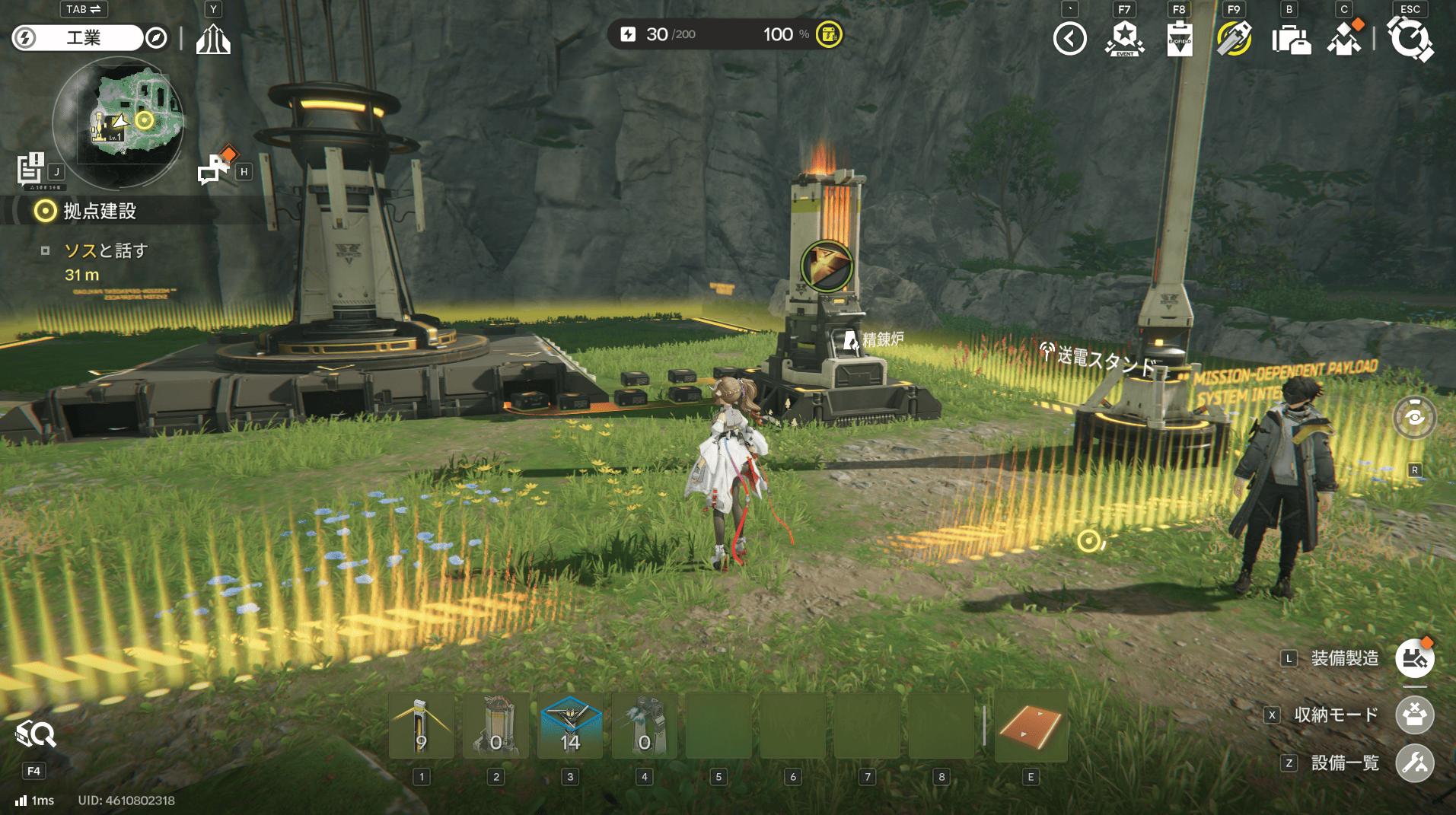Click the round back-arrow button
This screenshot has height=815, width=1456.
click(x=1069, y=38)
